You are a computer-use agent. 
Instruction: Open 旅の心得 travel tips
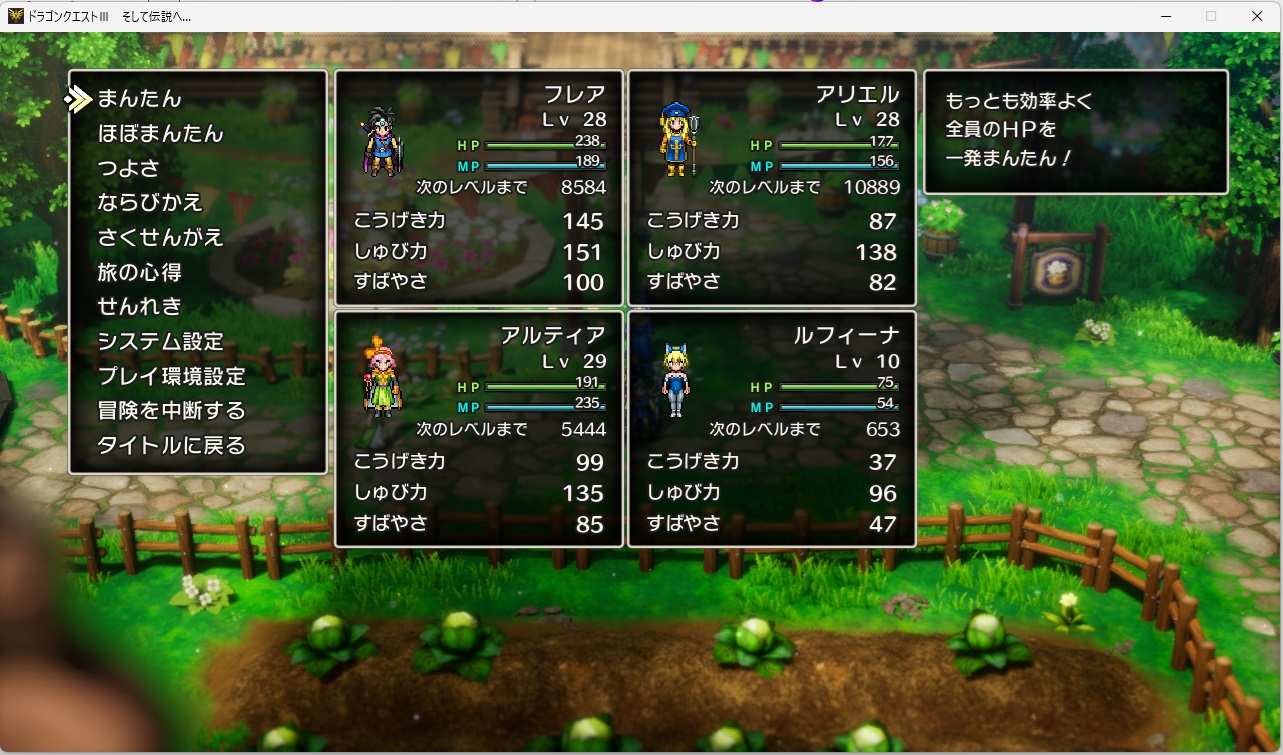[x=139, y=272]
